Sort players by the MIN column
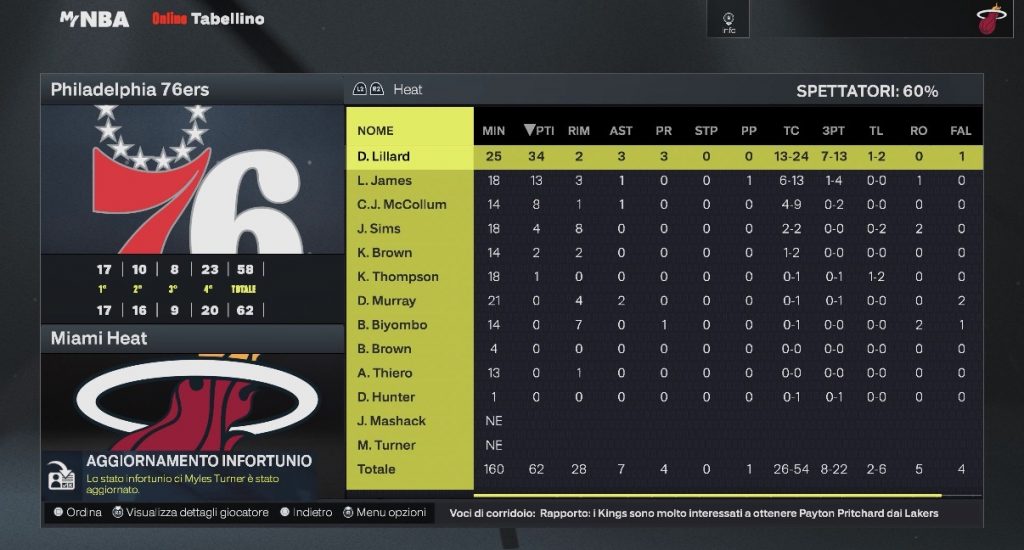Screen dimensions: 1024x550 pyautogui.click(x=494, y=130)
